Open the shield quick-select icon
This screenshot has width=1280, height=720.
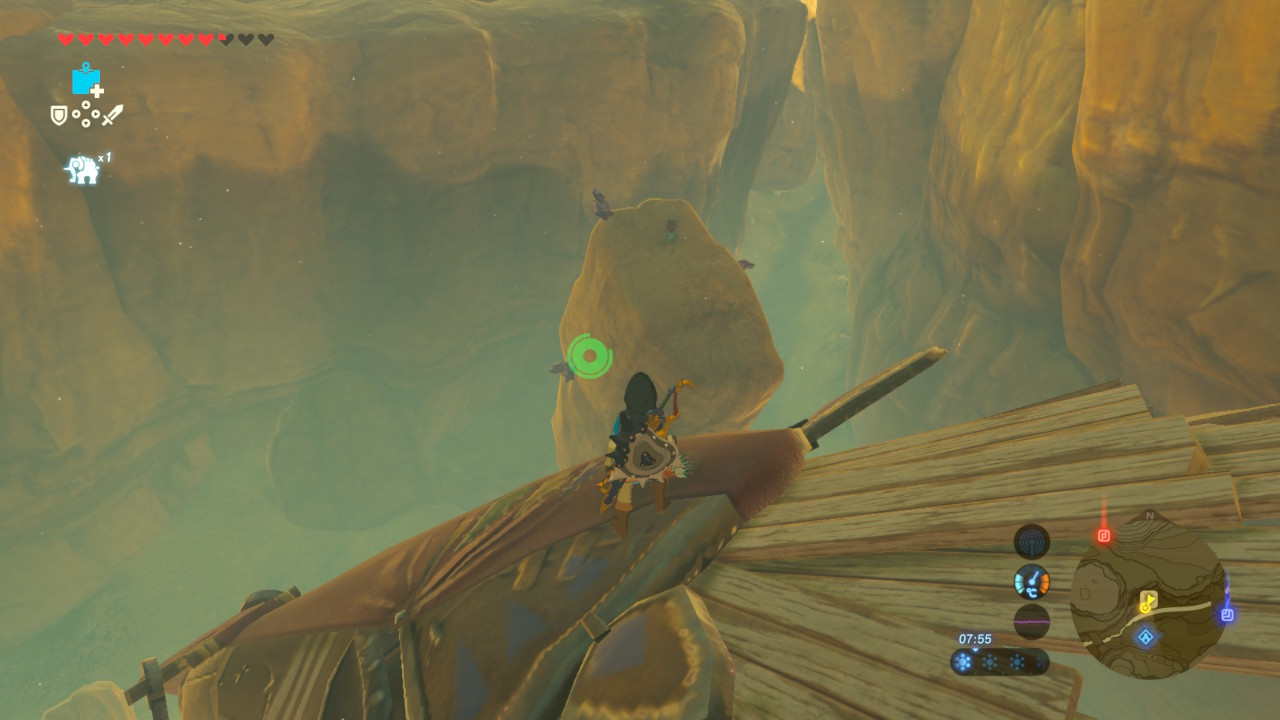(59, 115)
